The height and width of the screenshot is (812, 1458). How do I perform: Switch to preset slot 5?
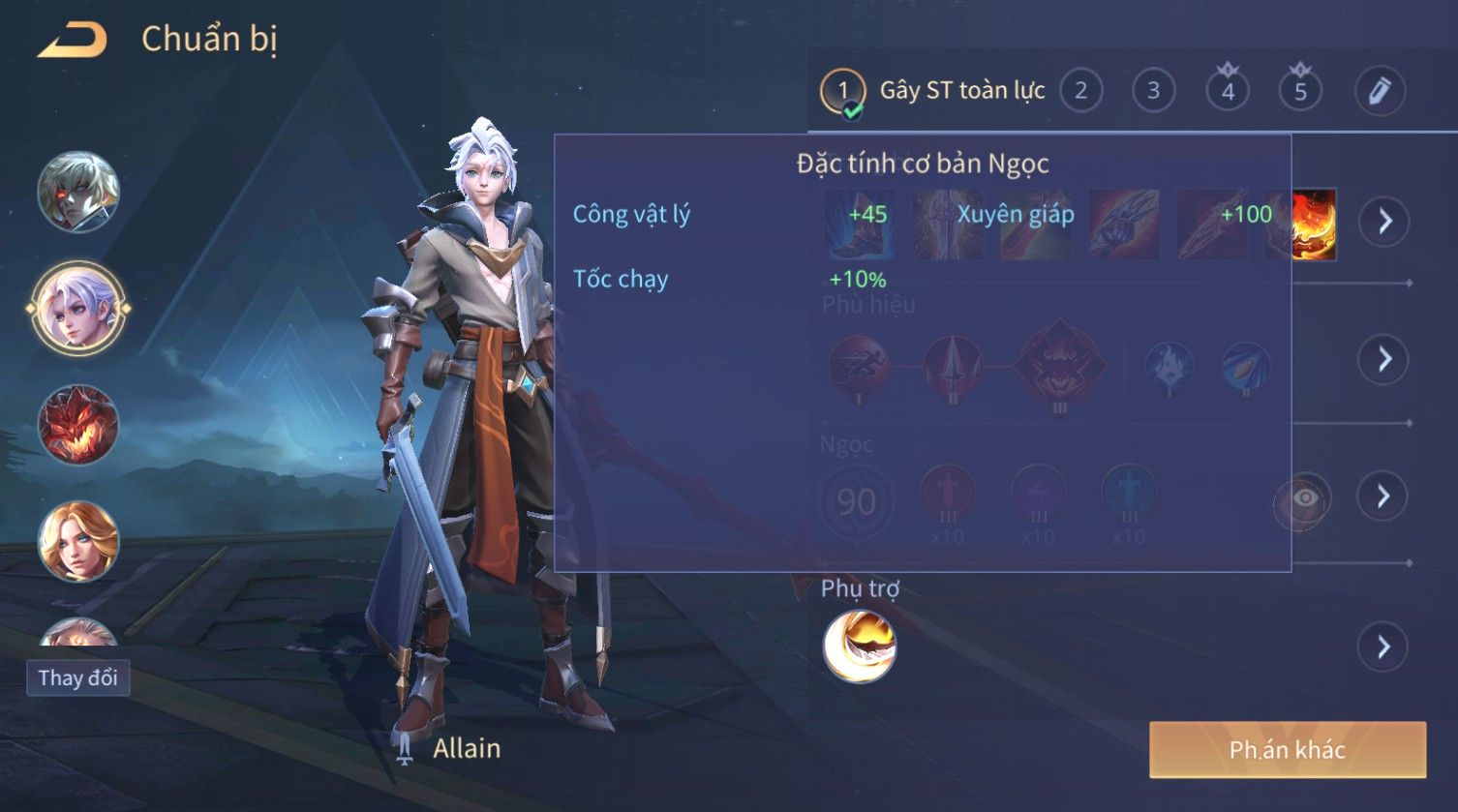1300,91
